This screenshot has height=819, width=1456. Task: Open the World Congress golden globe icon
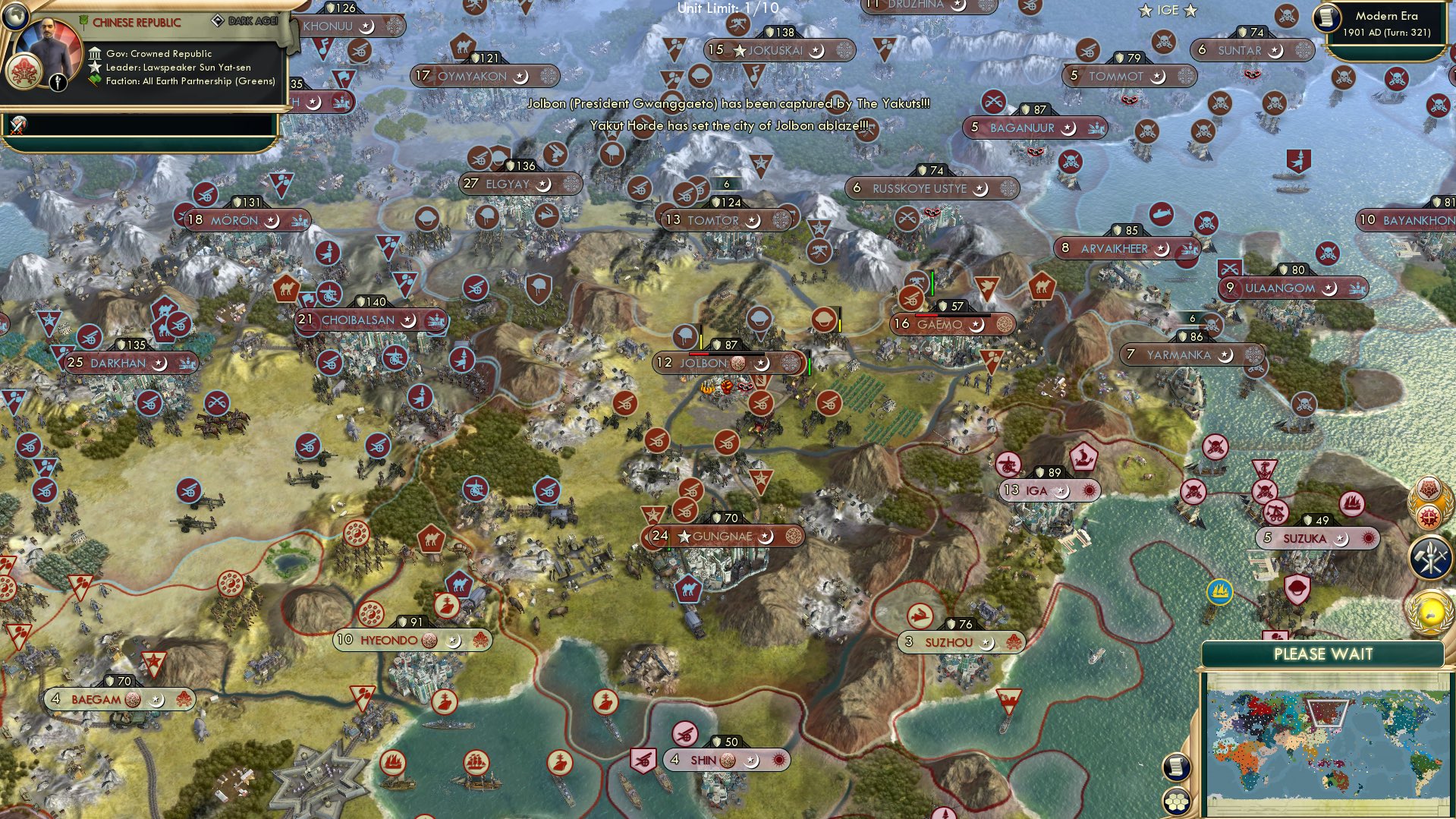coord(1431,613)
